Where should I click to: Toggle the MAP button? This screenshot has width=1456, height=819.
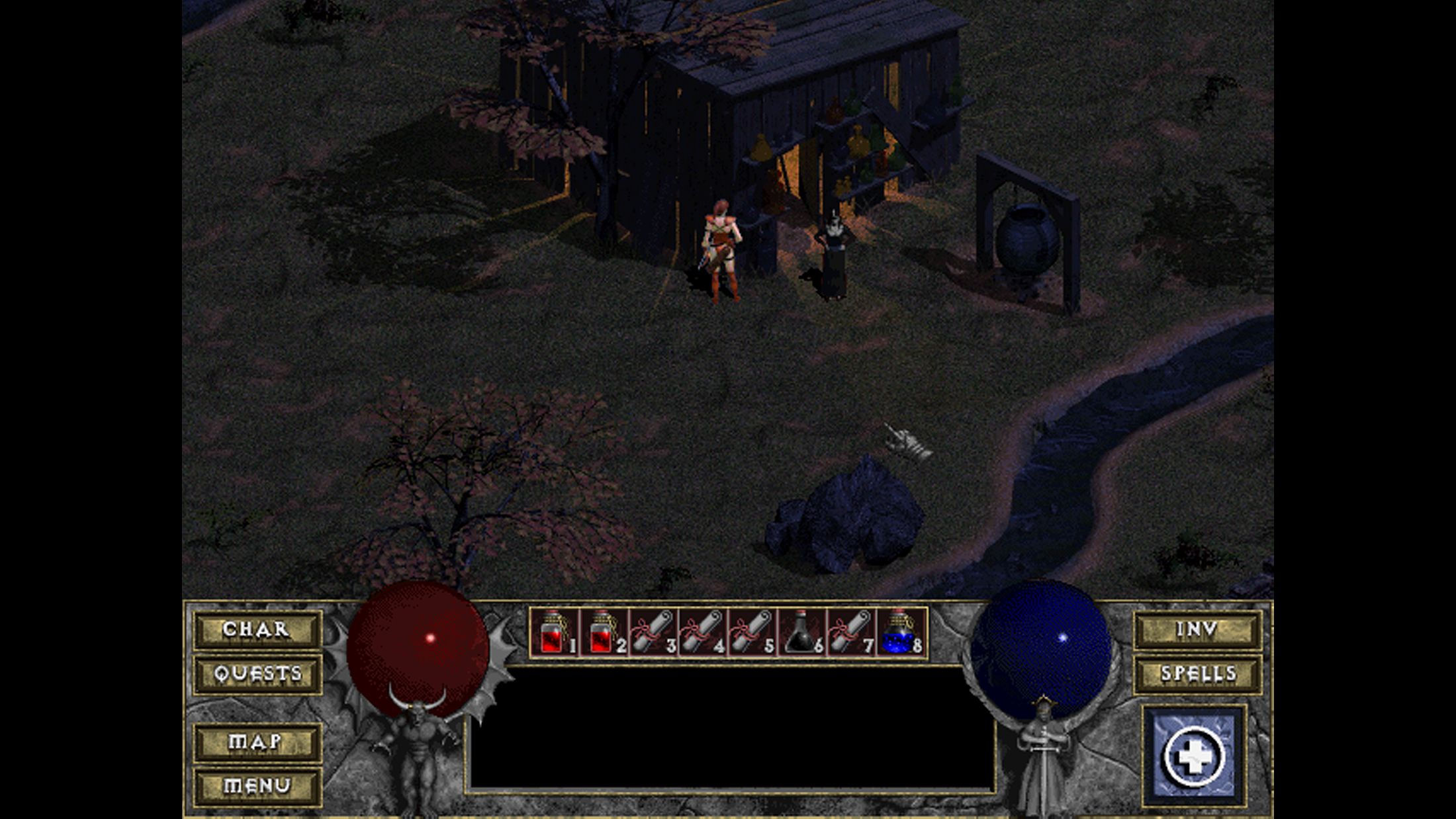(257, 742)
